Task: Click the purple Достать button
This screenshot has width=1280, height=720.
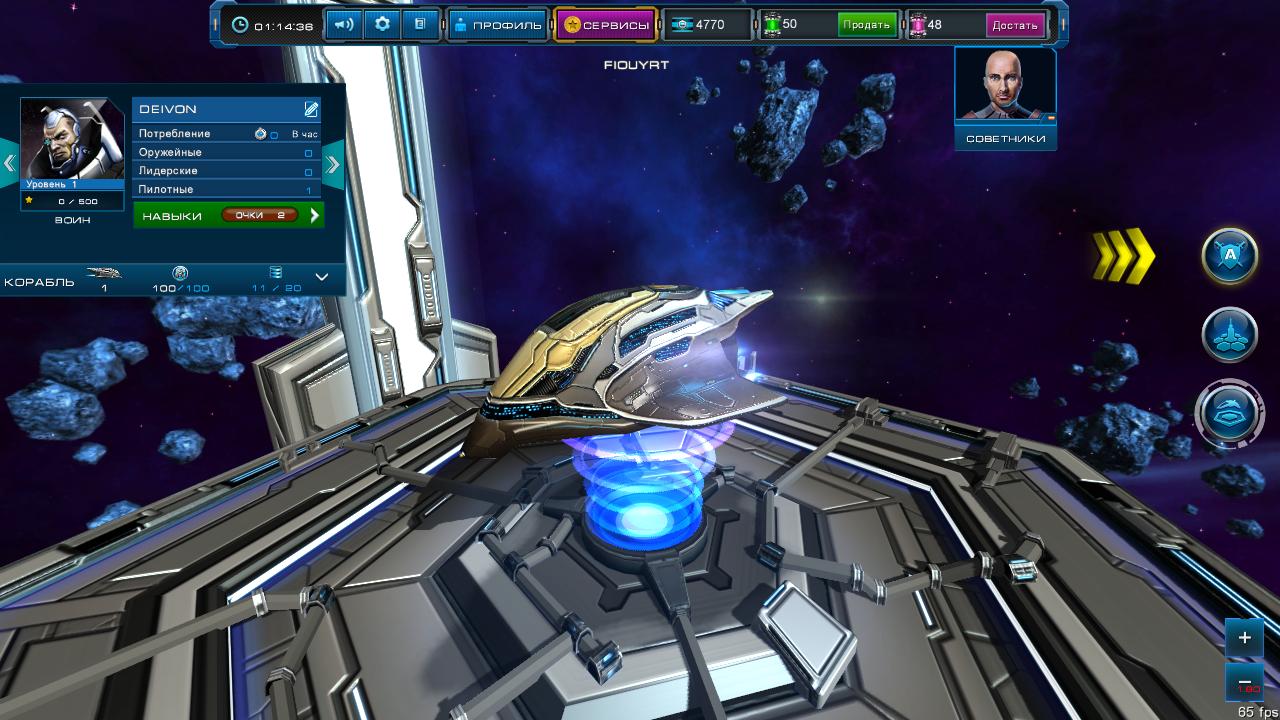Action: [x=1015, y=25]
